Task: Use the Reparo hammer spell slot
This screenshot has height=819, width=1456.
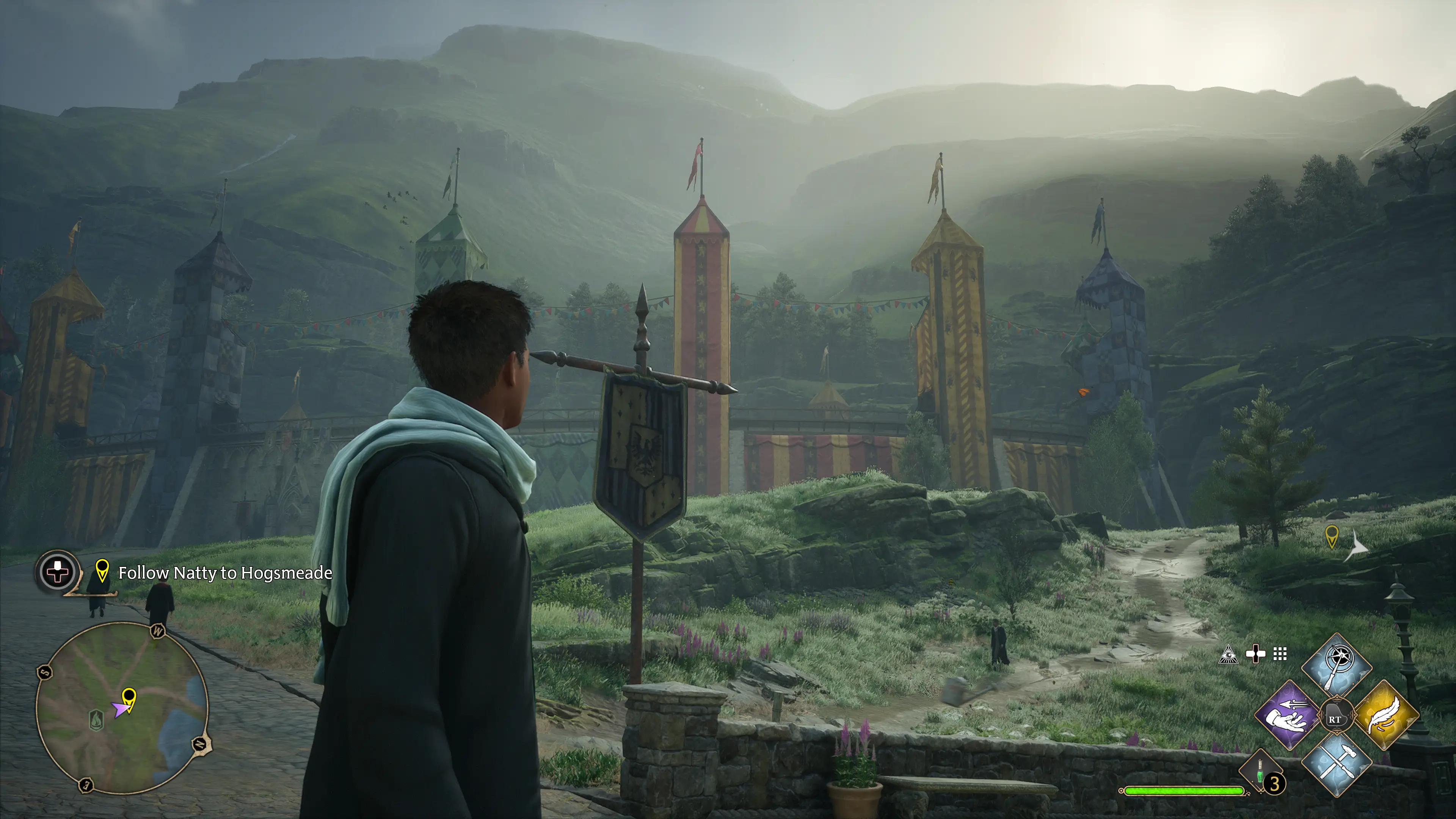Action: (x=1336, y=763)
